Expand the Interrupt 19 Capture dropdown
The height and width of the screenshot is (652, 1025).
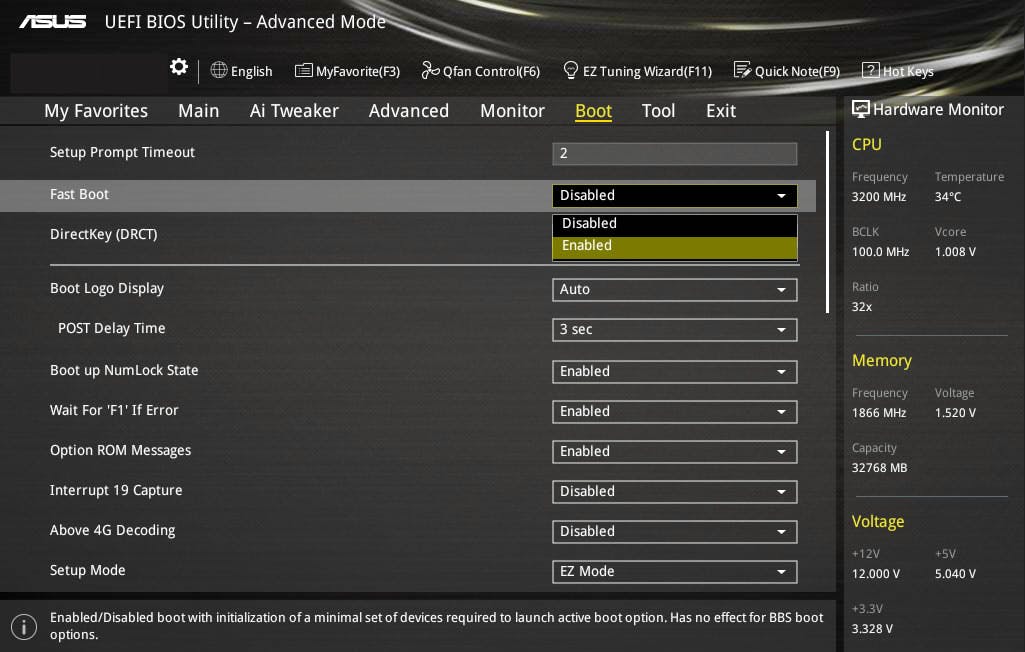674,492
